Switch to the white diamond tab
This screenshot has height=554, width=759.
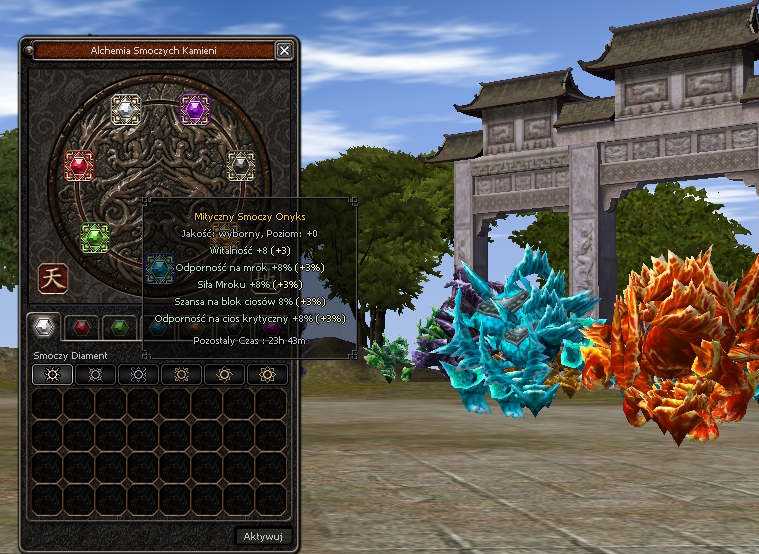(42, 327)
